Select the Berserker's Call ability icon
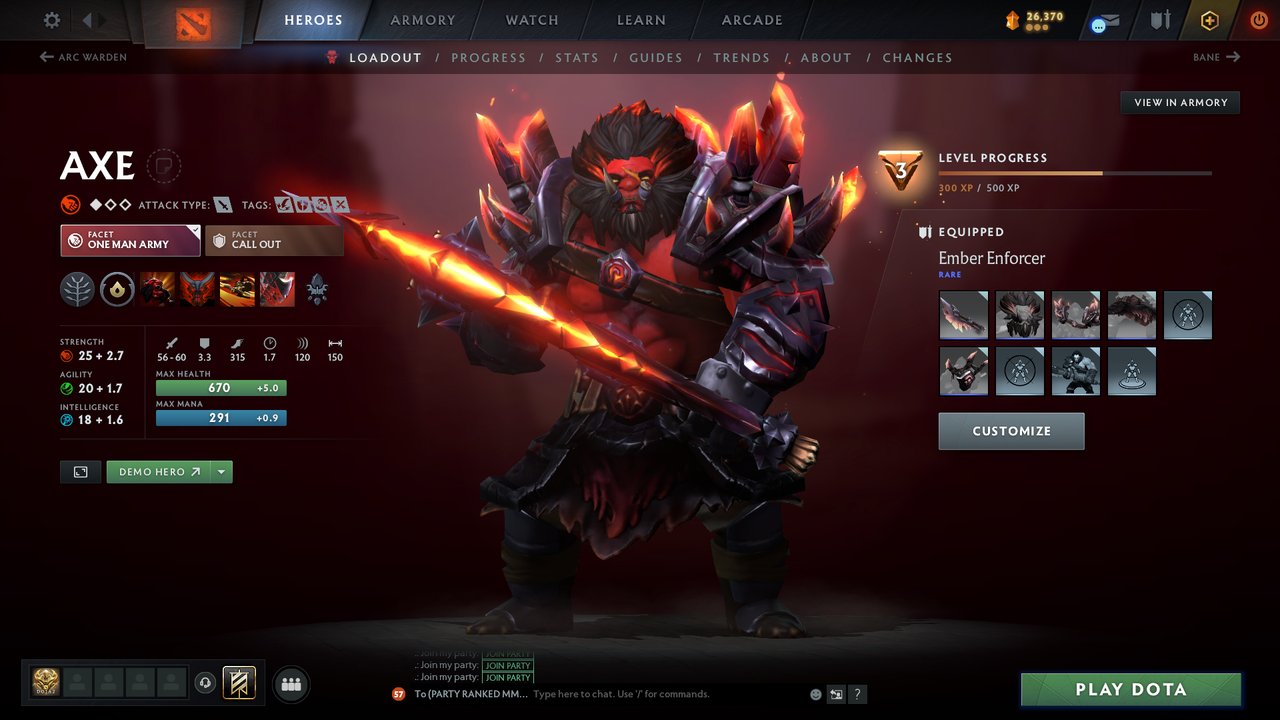1280x720 pixels. tap(157, 289)
